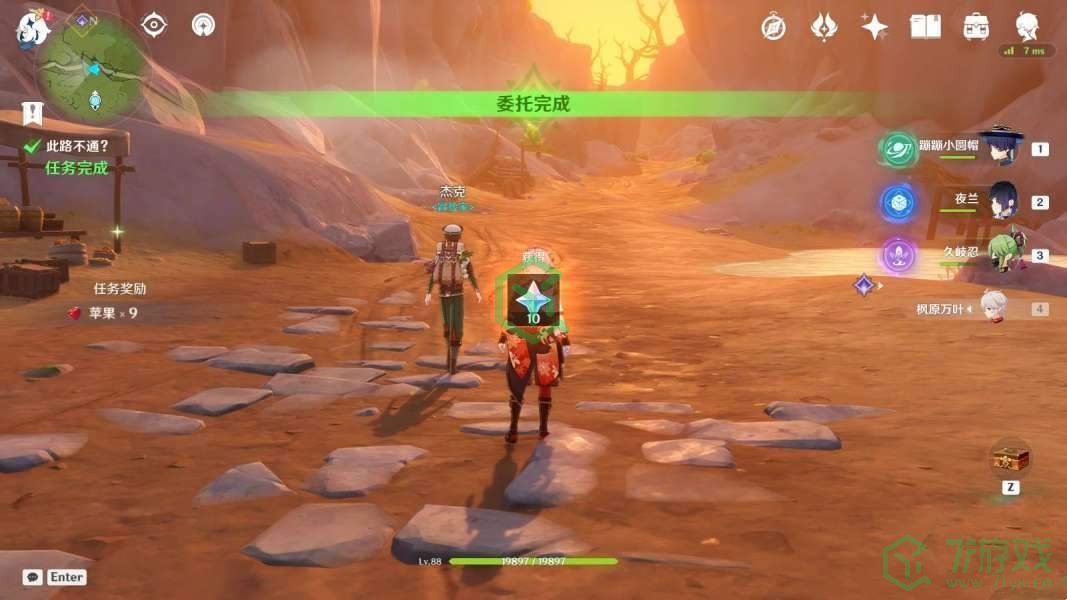
Task: Switch to party member 久岐忍
Action: [1003, 254]
